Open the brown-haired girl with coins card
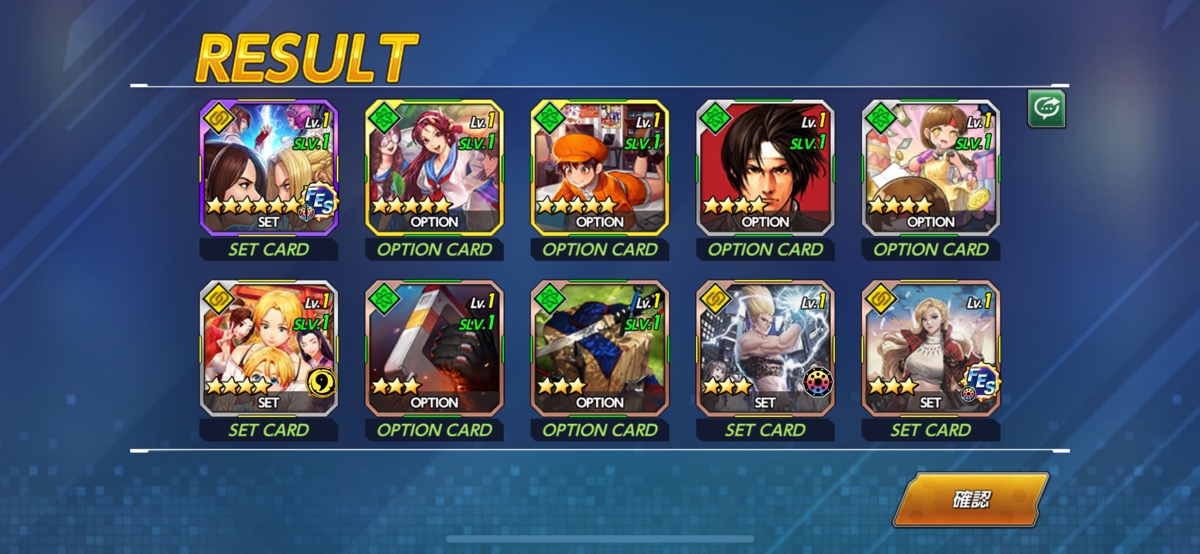 931,167
